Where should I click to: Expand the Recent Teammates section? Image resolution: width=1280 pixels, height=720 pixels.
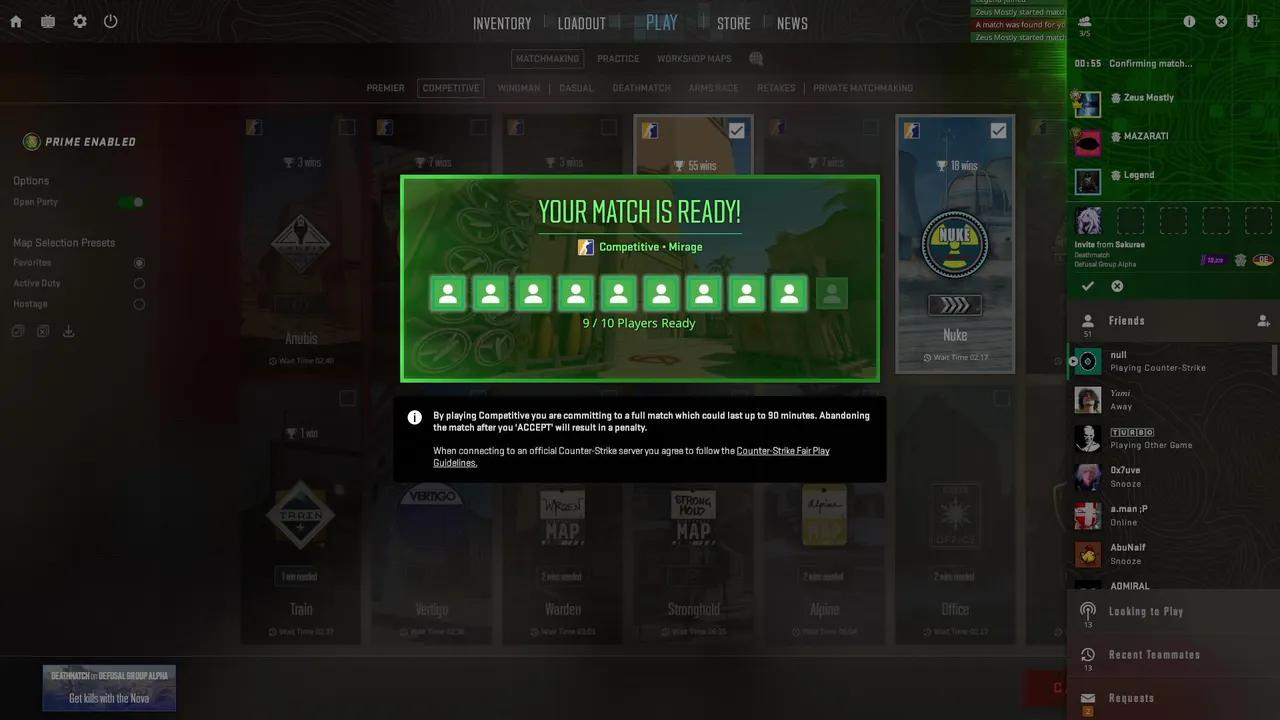(x=1154, y=654)
